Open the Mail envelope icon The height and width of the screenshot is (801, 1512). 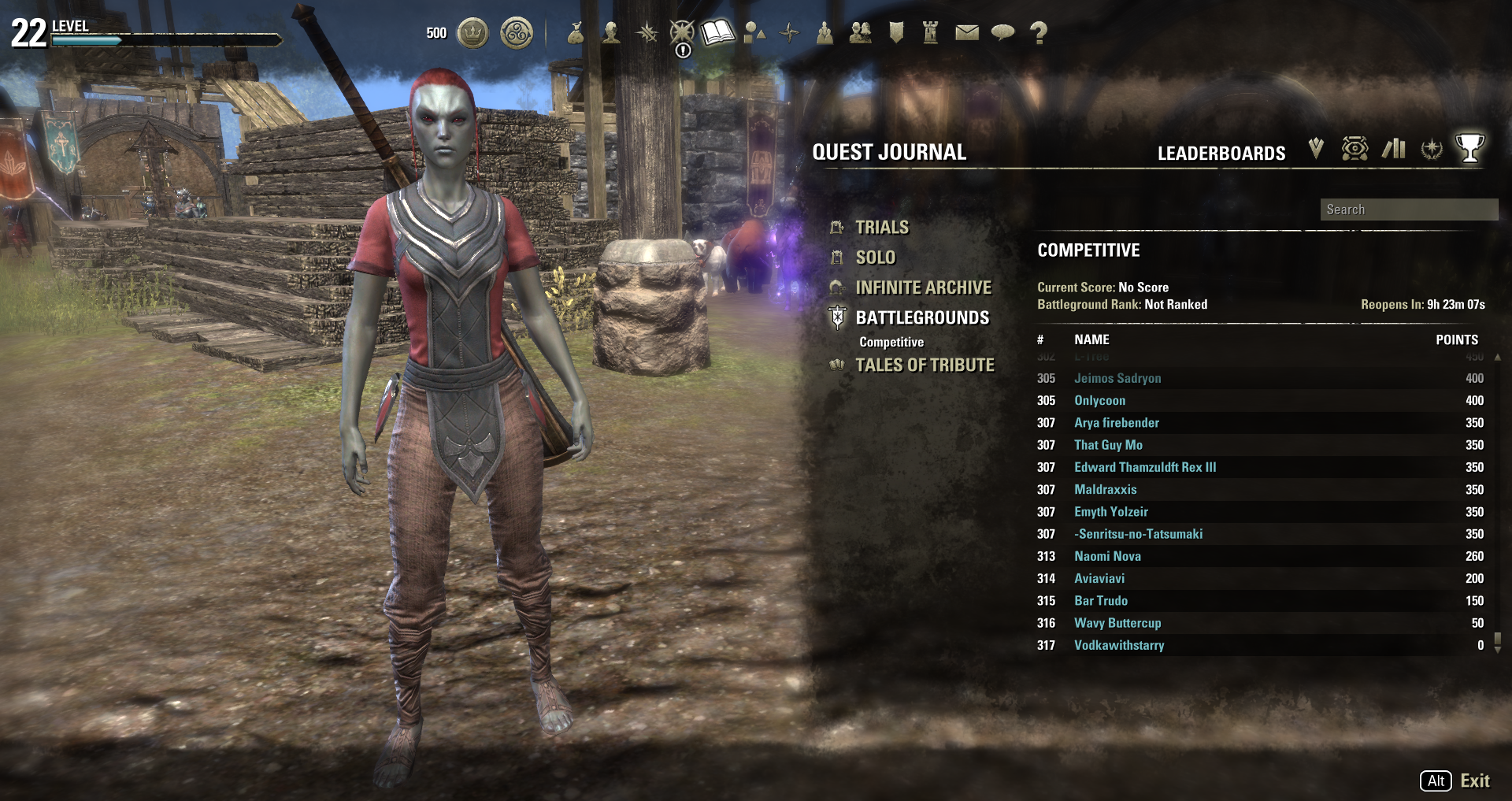[966, 33]
